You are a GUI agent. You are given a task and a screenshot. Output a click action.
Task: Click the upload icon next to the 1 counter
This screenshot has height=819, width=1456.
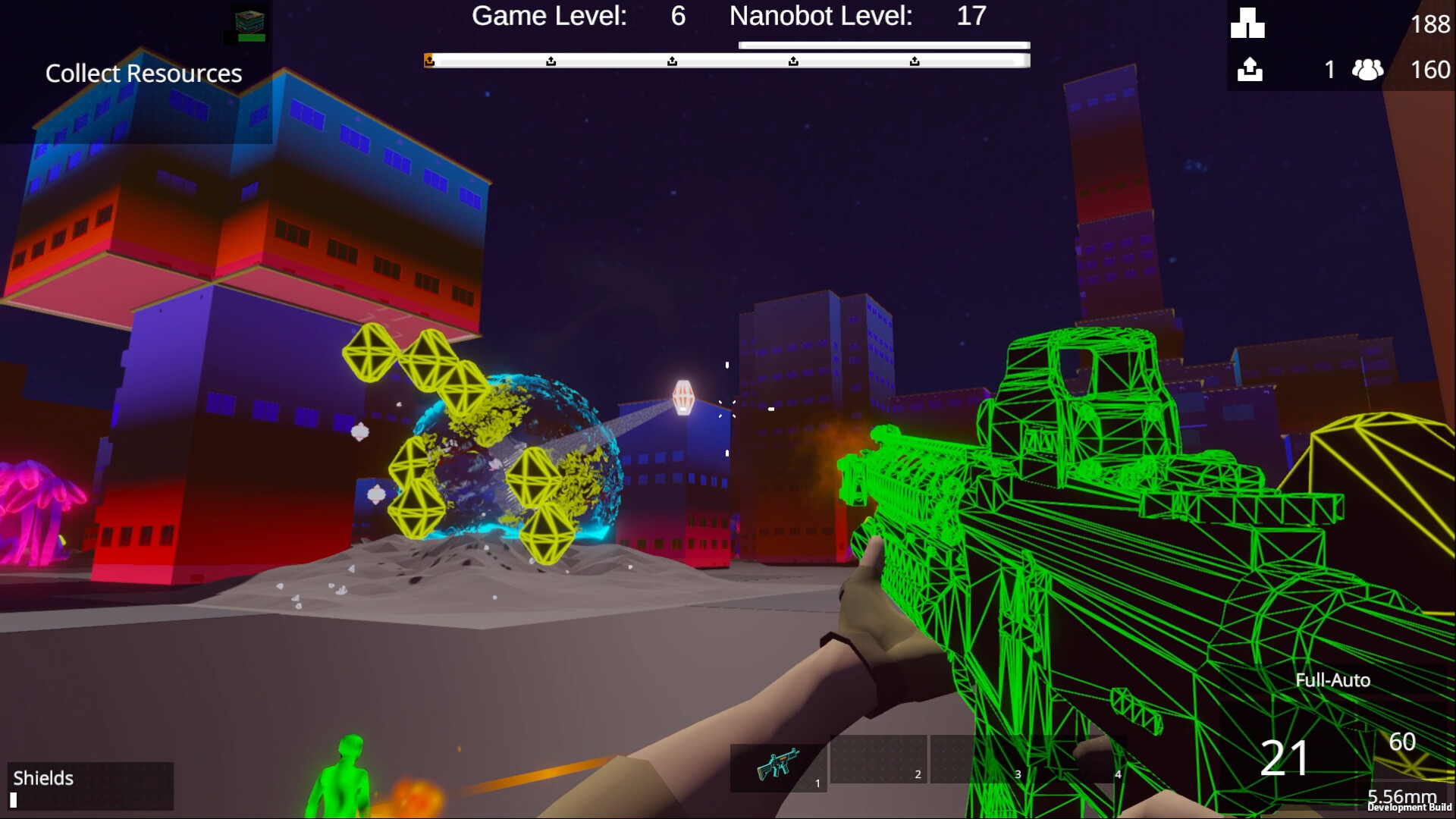[x=1250, y=70]
